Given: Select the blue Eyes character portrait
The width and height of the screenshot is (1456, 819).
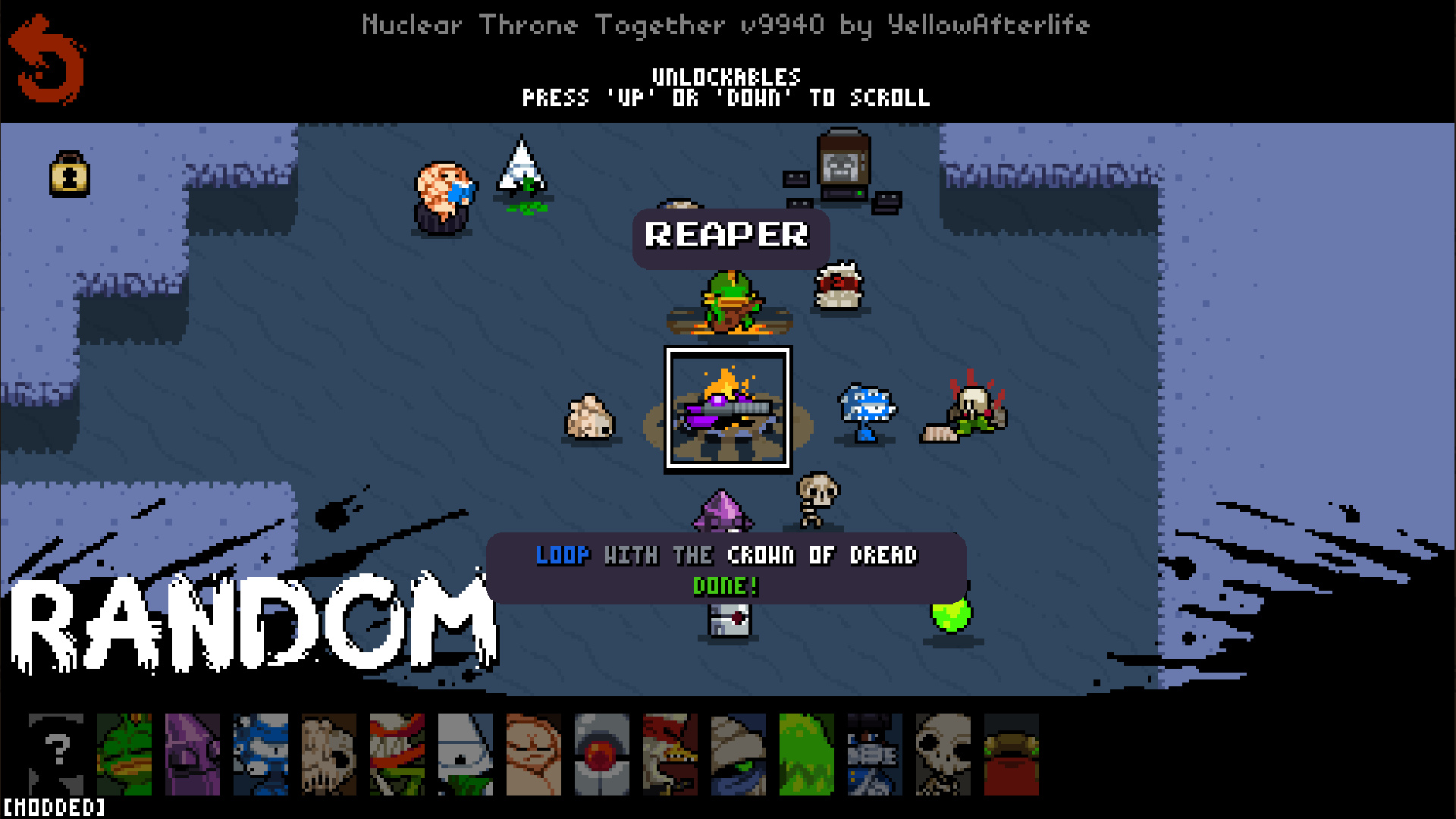Looking at the screenshot, I should click(x=261, y=754).
